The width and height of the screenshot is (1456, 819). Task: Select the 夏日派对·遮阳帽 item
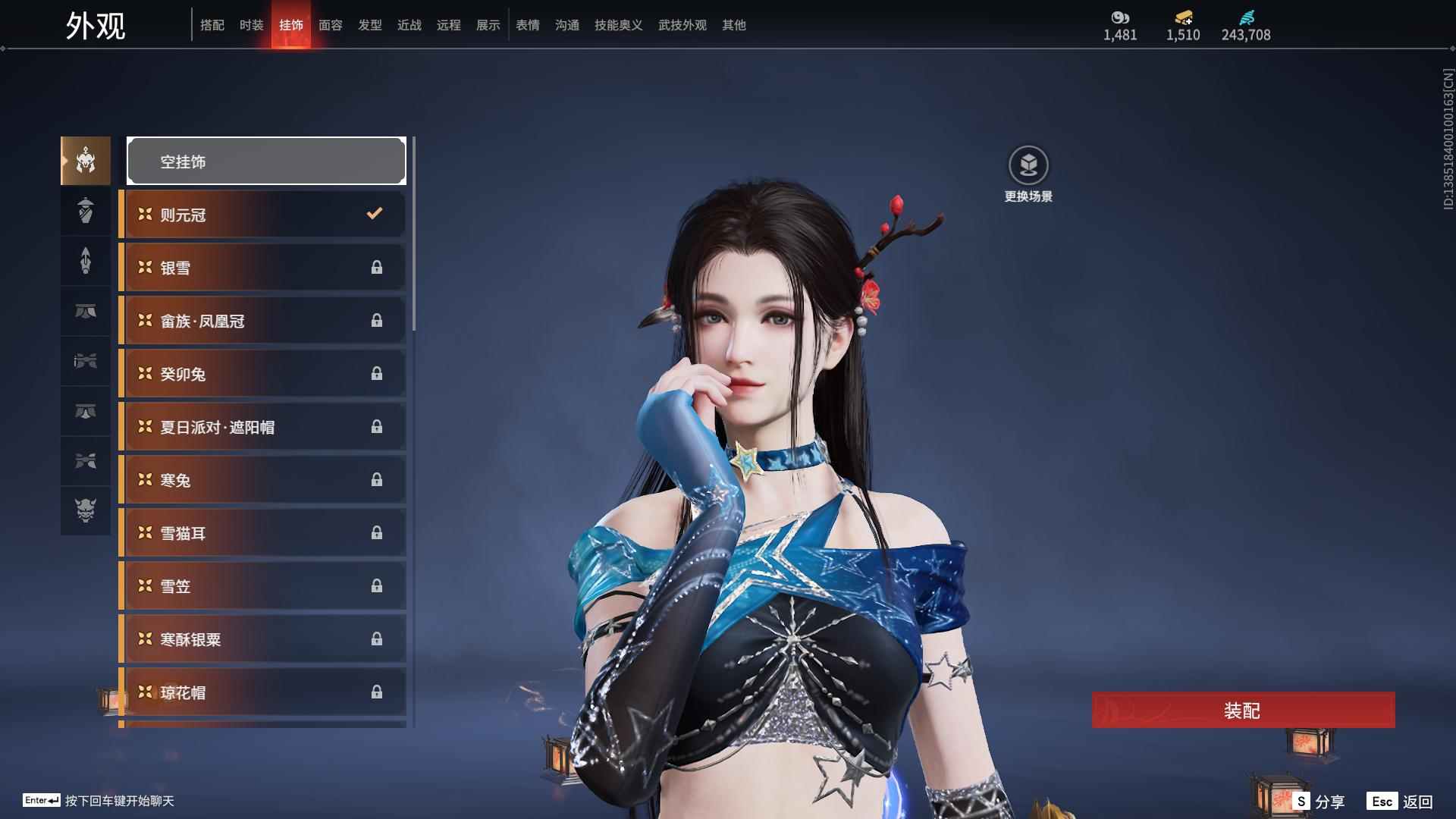(x=263, y=427)
